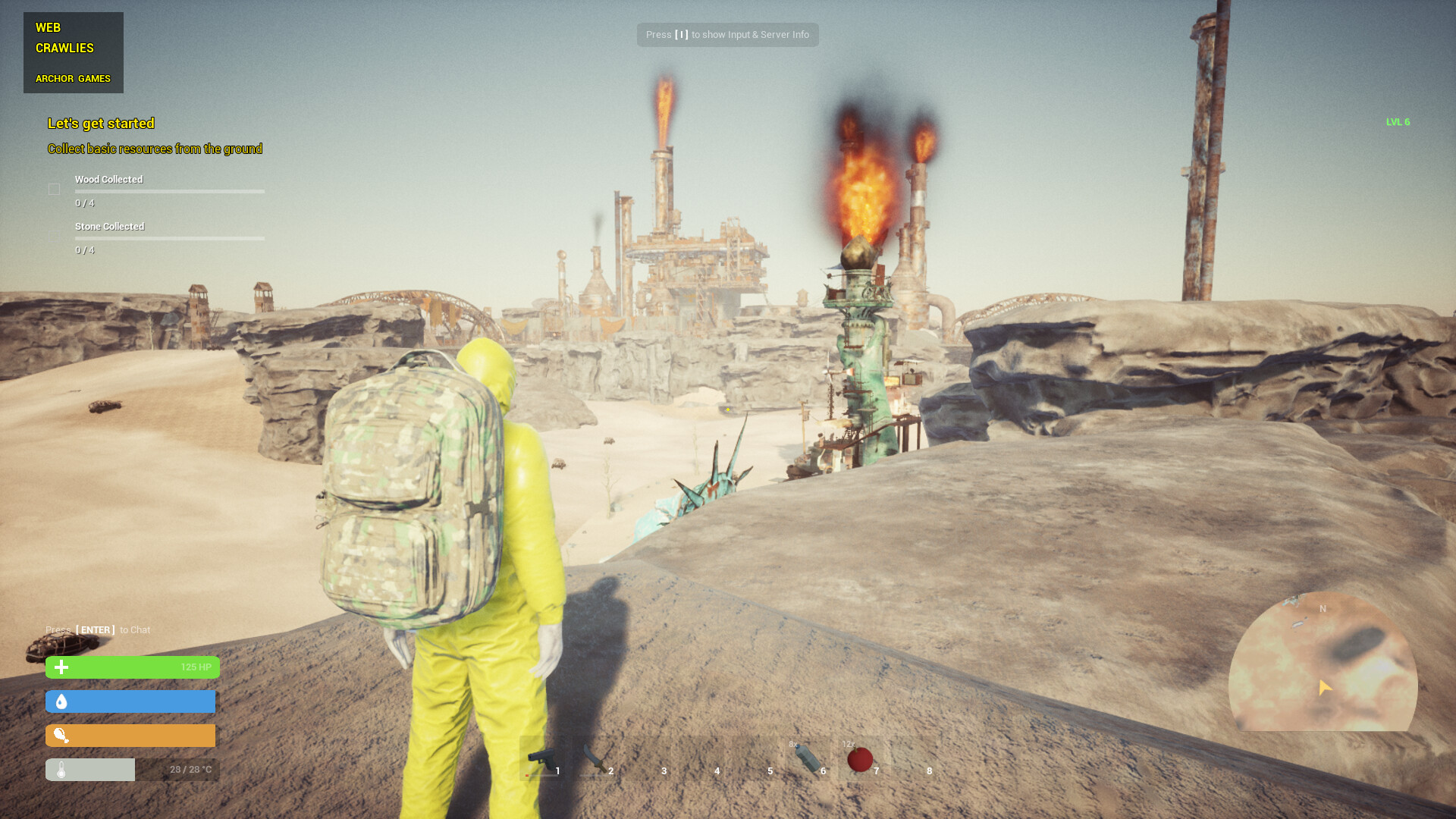Click the LVL 6 level indicator

point(1397,121)
